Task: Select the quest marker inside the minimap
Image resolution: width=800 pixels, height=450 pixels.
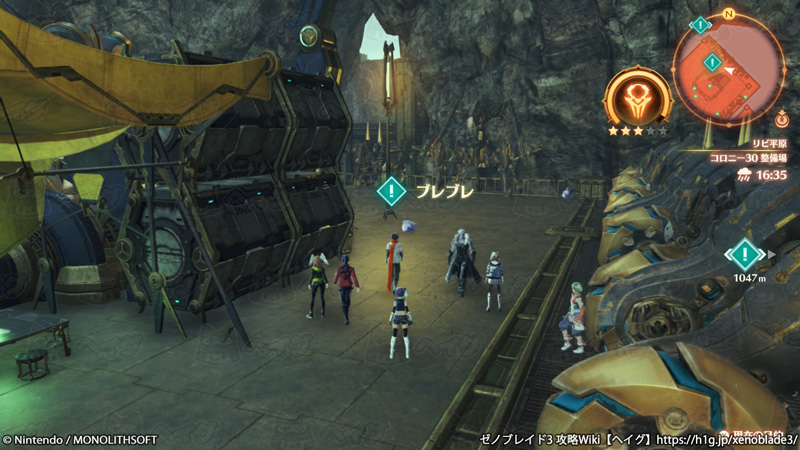Action: pos(712,63)
